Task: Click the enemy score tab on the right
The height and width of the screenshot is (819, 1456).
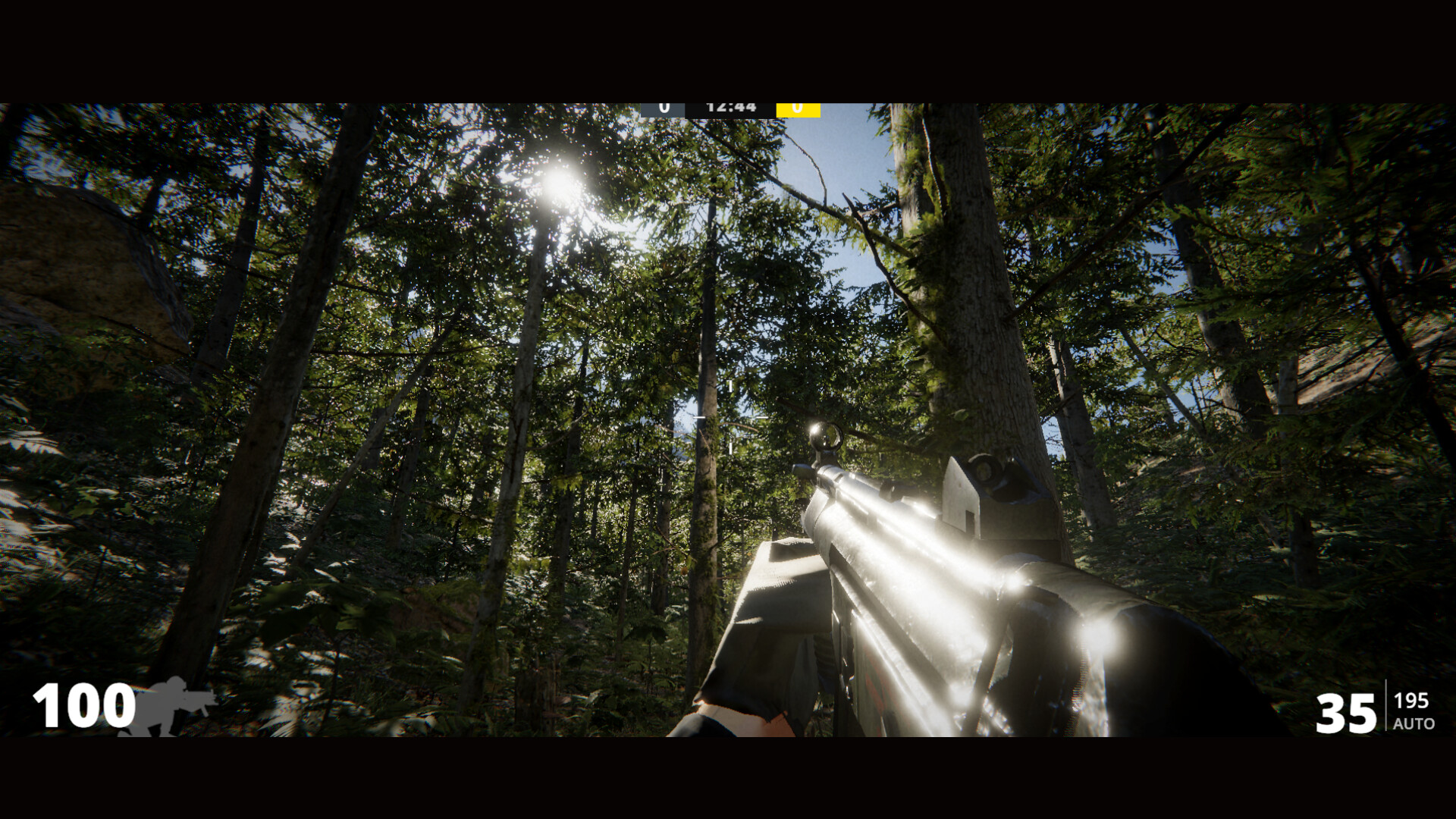Action: [796, 108]
